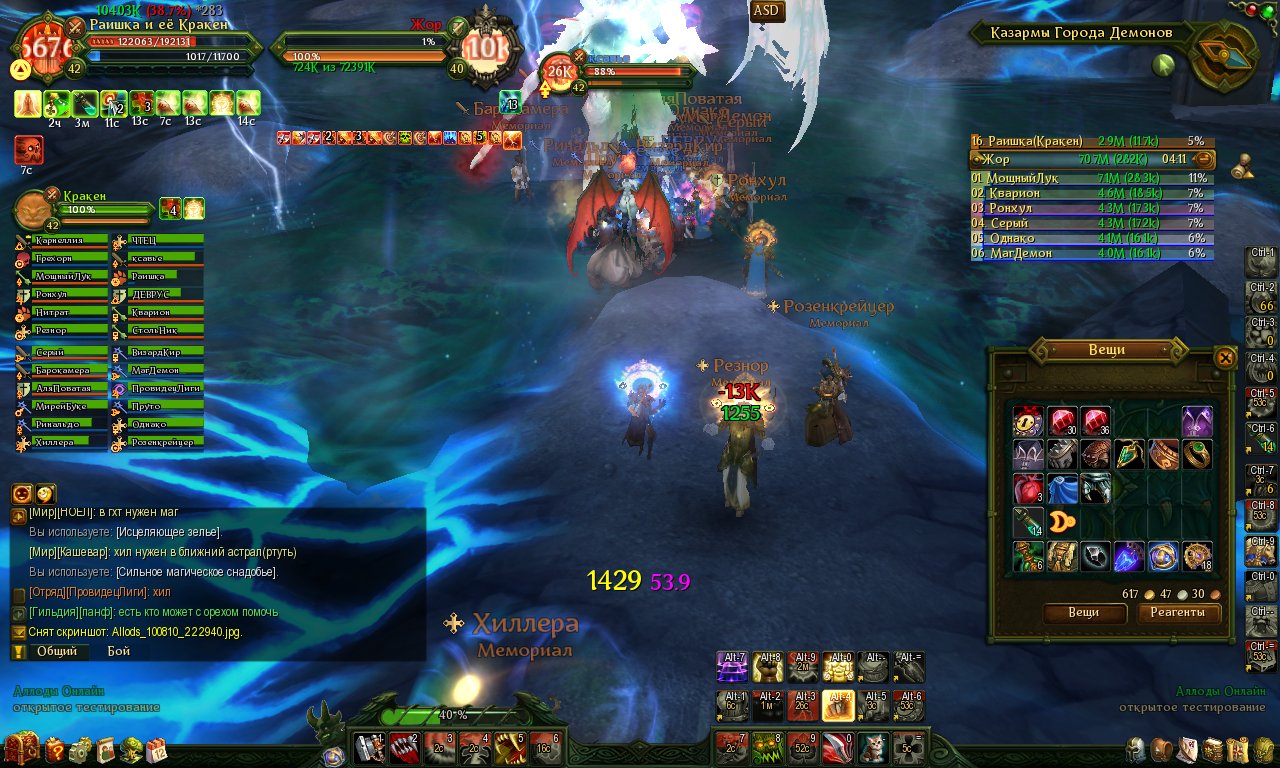This screenshot has width=1280, height=768.
Task: Click the ASD button at top
Action: pyautogui.click(x=768, y=11)
